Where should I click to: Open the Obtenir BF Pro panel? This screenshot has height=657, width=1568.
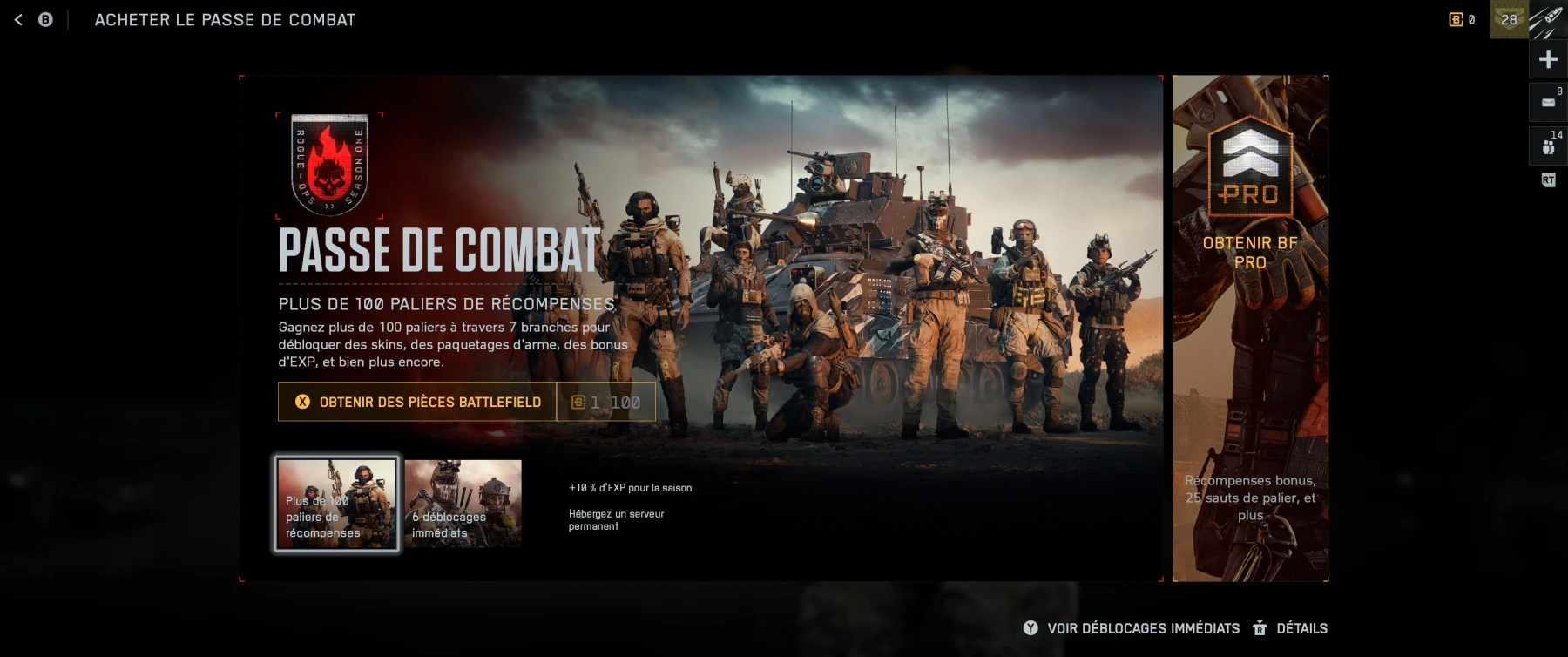(x=1249, y=328)
